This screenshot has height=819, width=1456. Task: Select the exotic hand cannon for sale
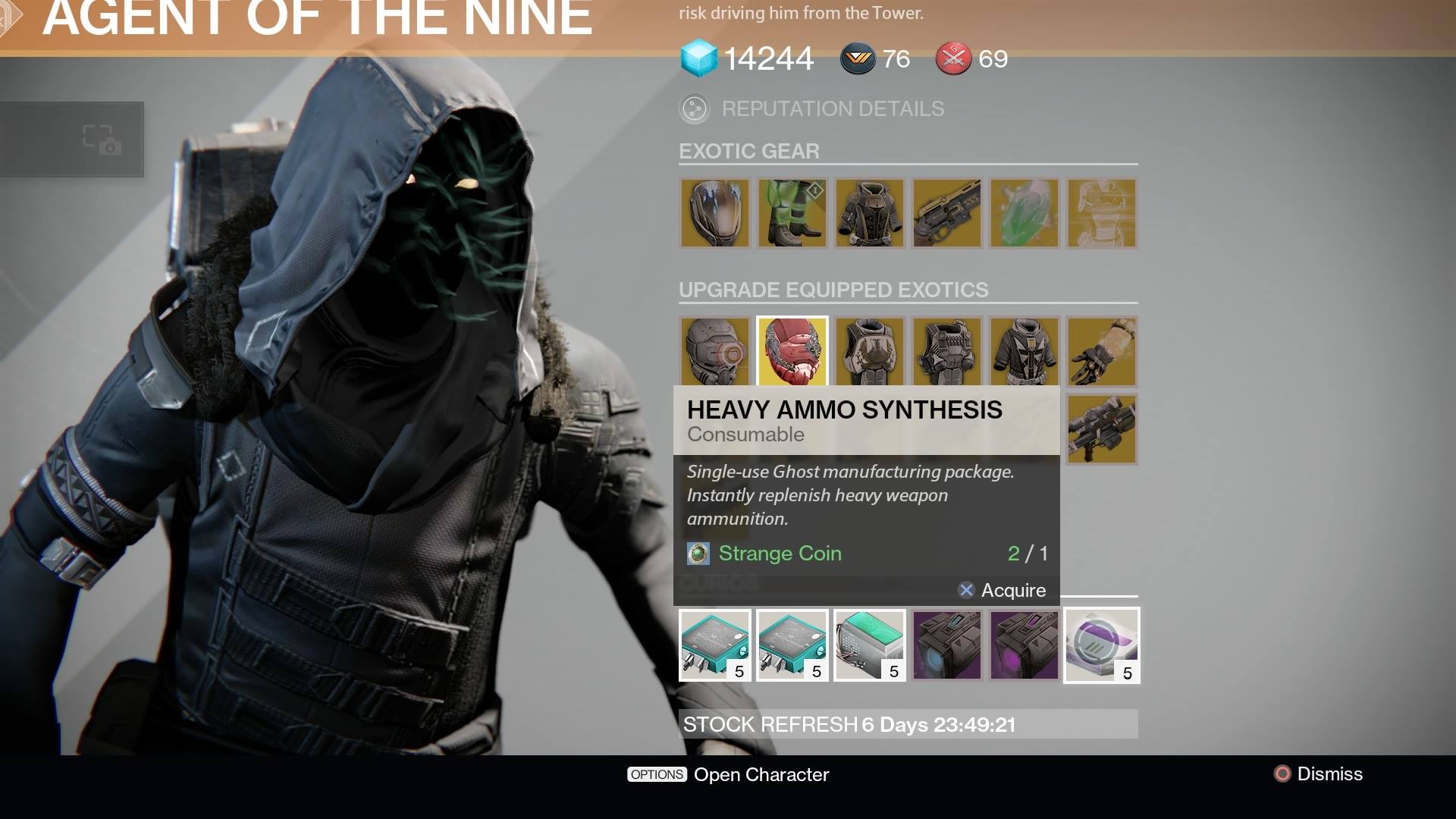click(947, 214)
